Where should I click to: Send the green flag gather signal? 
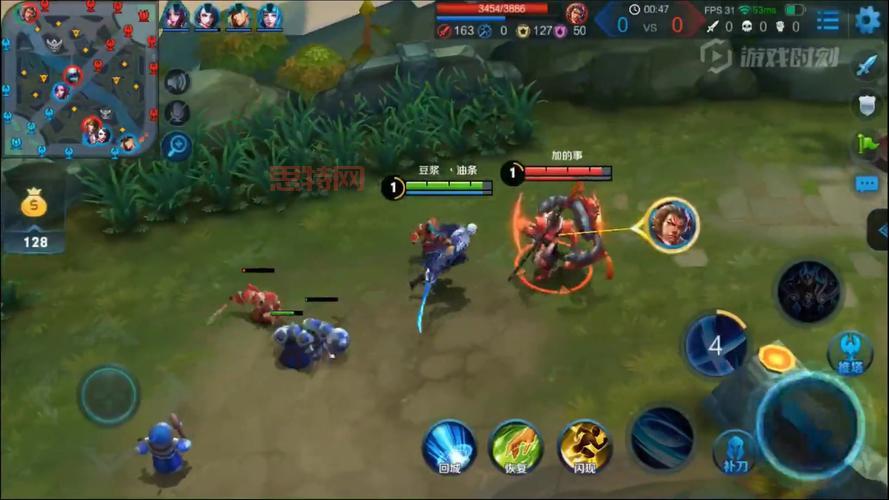point(866,145)
